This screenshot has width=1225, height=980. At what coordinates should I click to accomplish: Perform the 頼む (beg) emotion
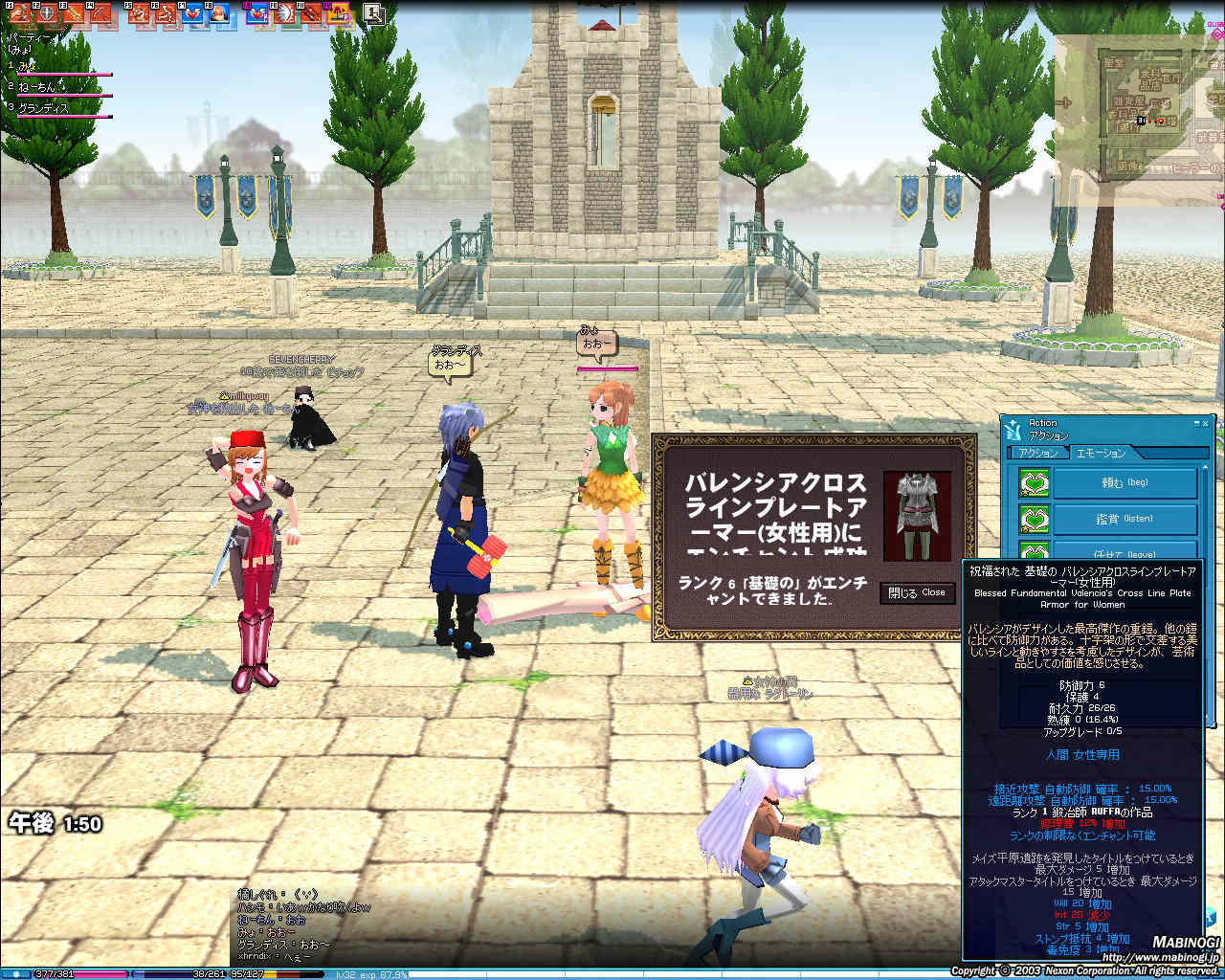click(1125, 483)
